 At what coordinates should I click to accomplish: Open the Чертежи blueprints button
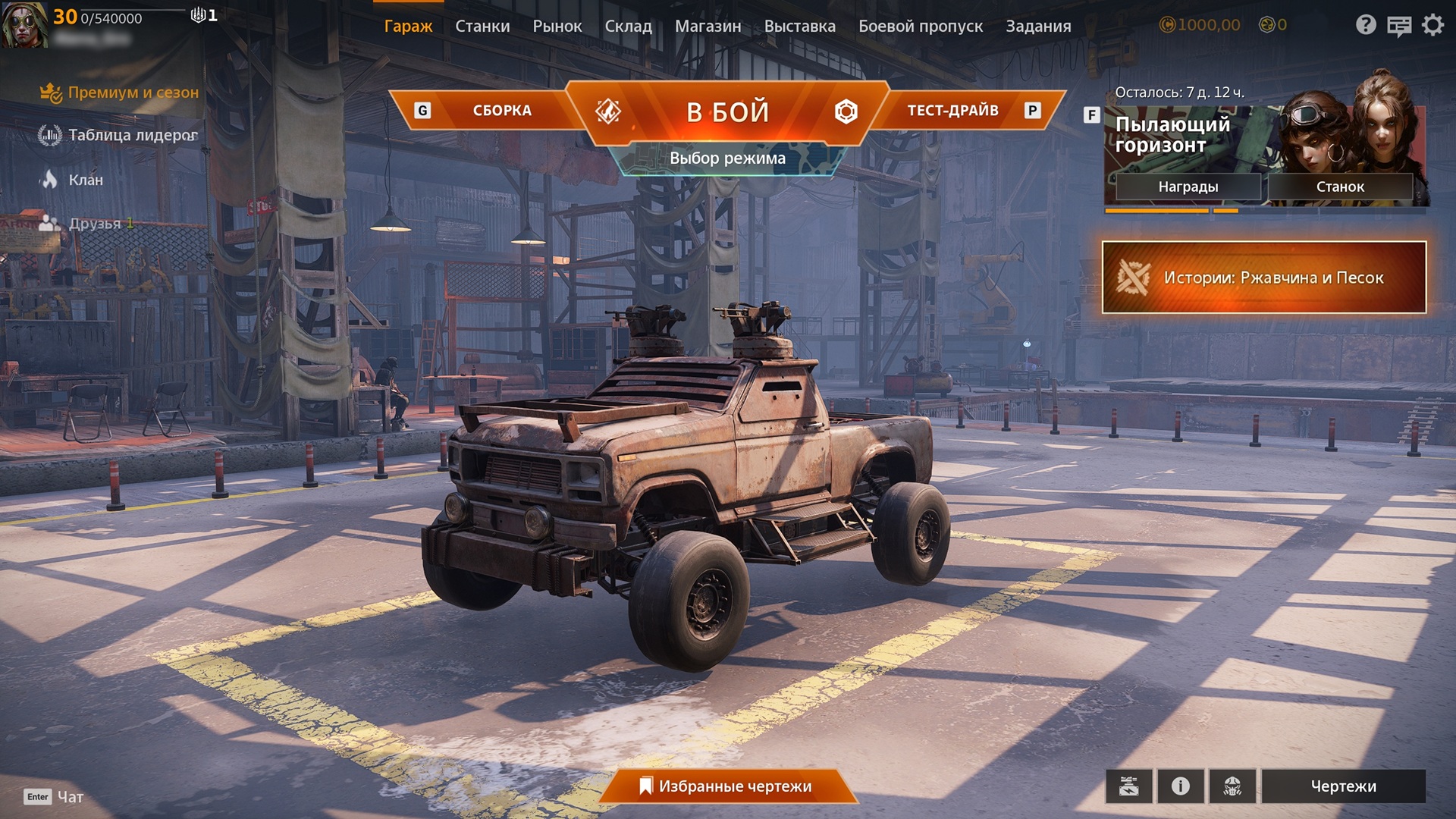pyautogui.click(x=1343, y=786)
